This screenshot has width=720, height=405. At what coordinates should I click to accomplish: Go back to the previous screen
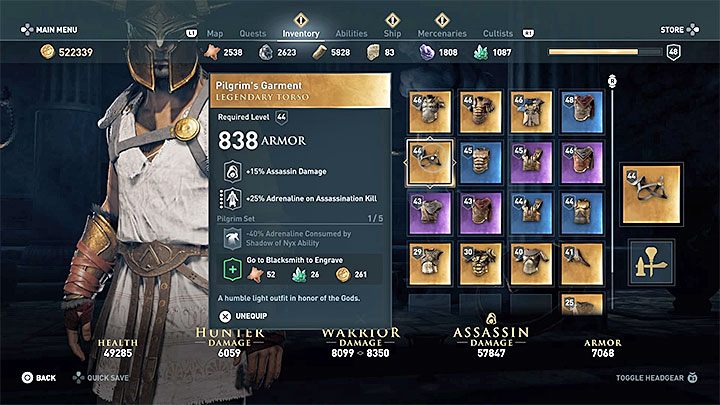[x=39, y=378]
